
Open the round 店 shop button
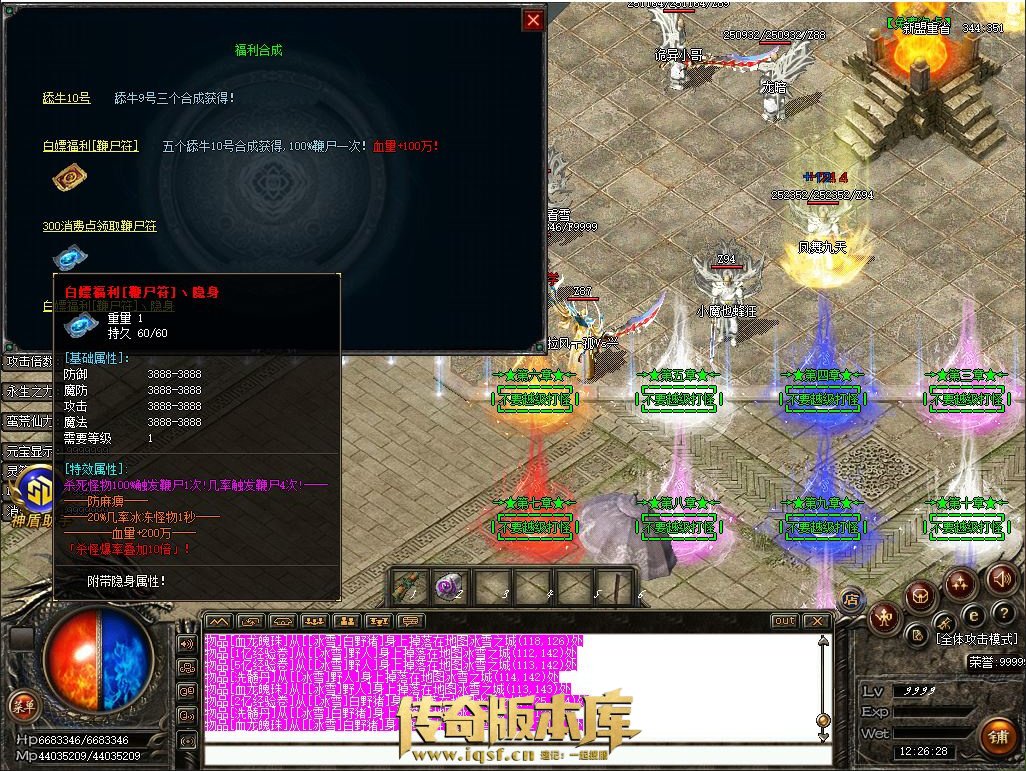click(851, 600)
